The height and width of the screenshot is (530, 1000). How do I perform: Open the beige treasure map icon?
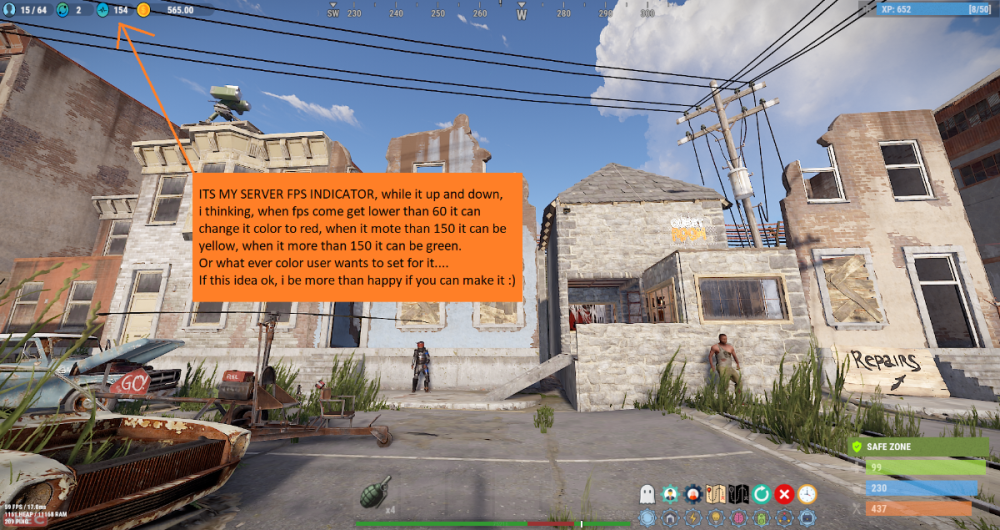[x=716, y=494]
